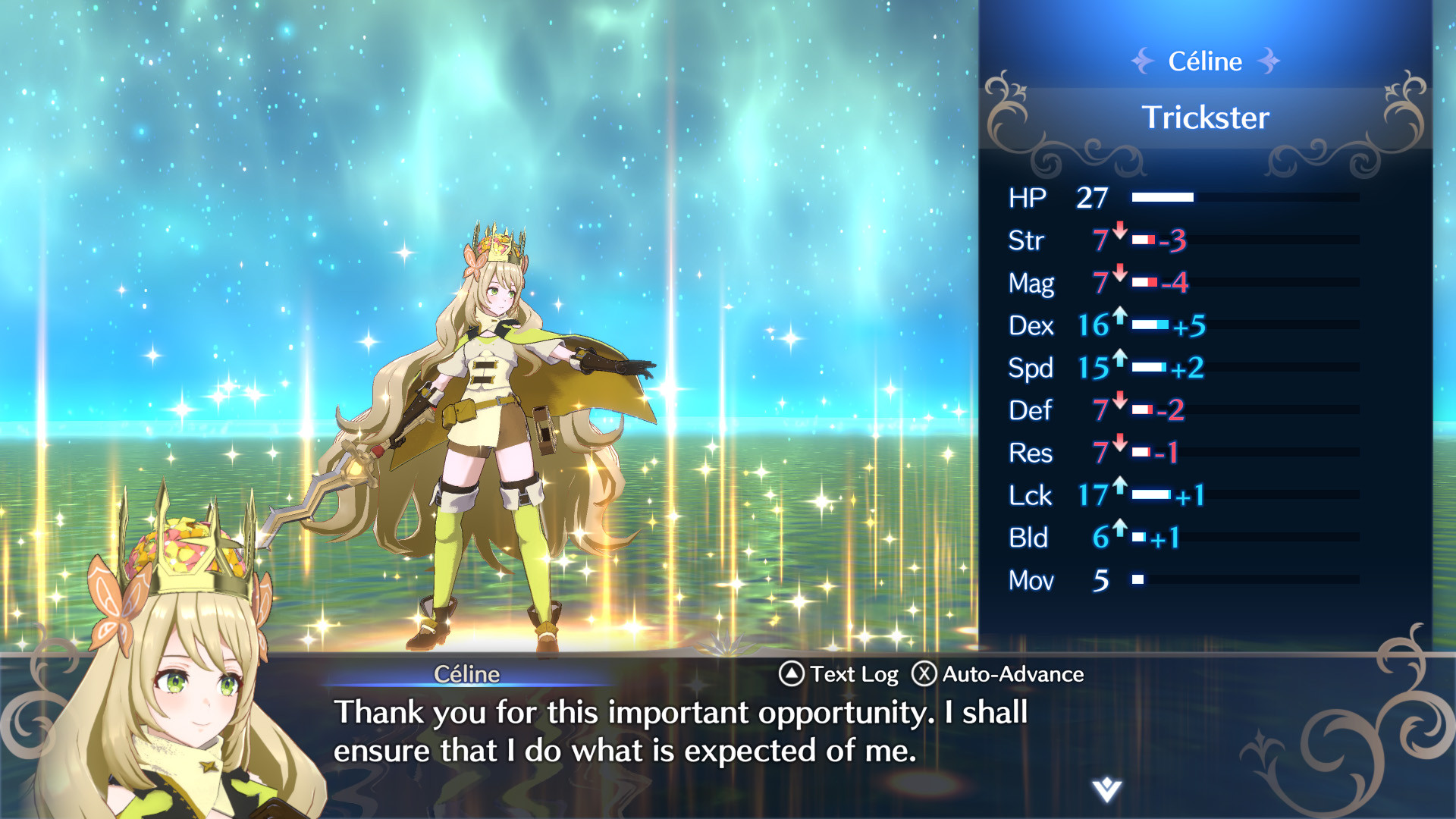Click the Text Log circle button icon
This screenshot has height=819, width=1456.
(x=790, y=673)
